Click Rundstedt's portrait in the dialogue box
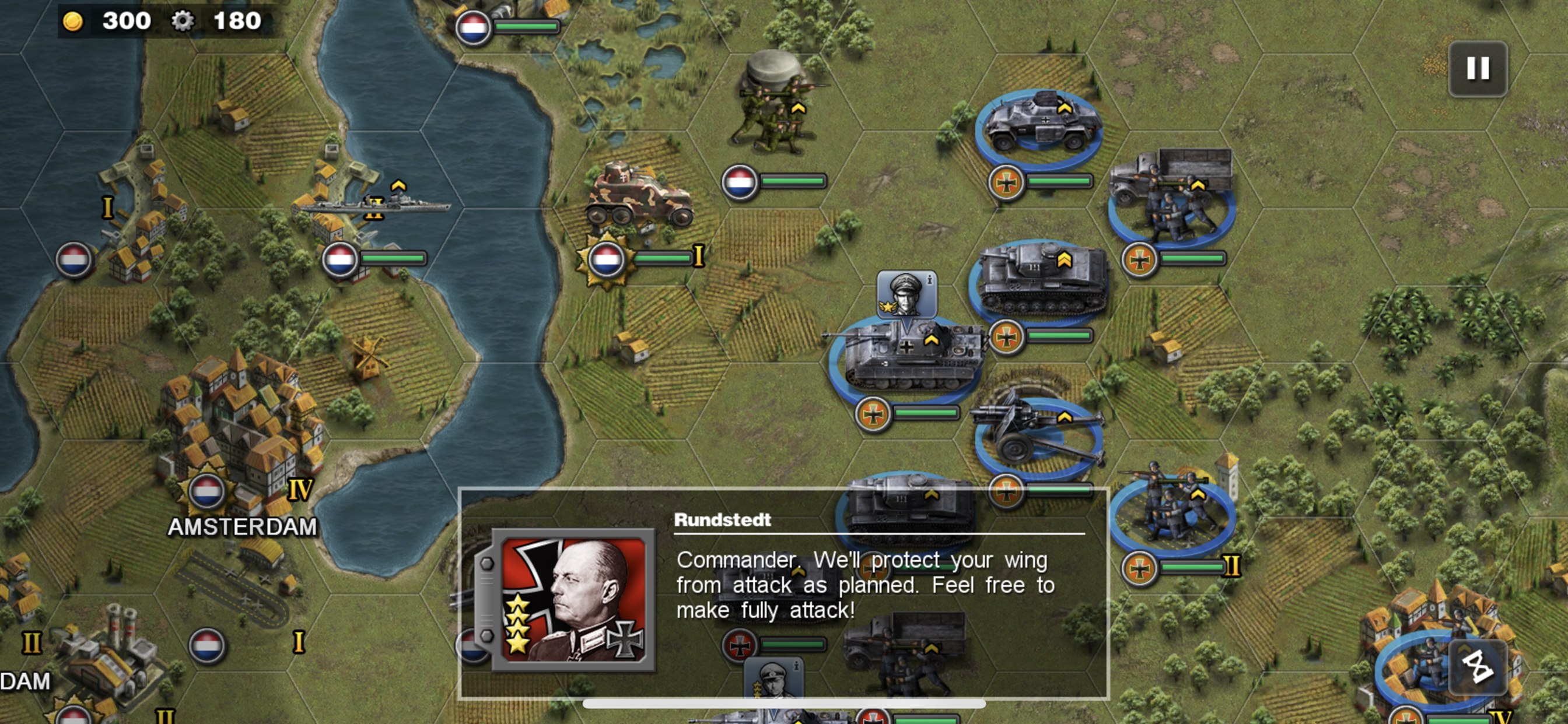This screenshot has height=724, width=1568. 573,600
